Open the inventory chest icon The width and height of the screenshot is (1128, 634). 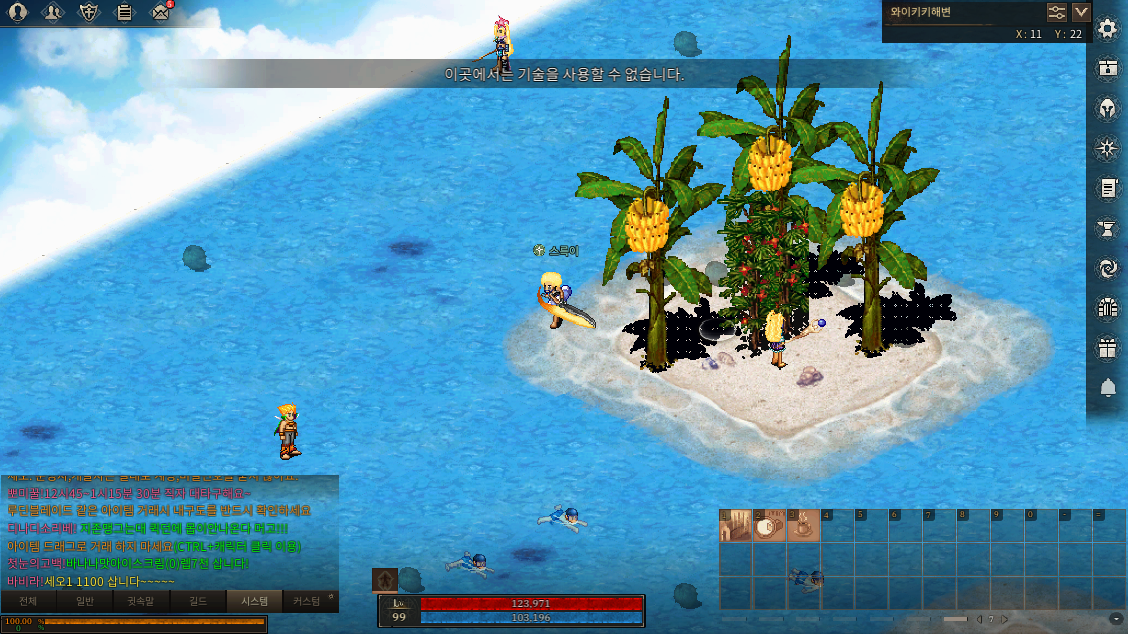[1107, 68]
